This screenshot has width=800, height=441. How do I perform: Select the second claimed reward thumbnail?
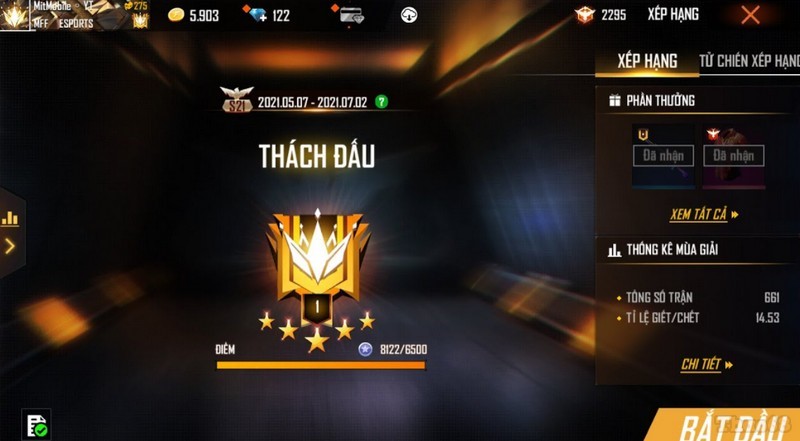(x=733, y=156)
